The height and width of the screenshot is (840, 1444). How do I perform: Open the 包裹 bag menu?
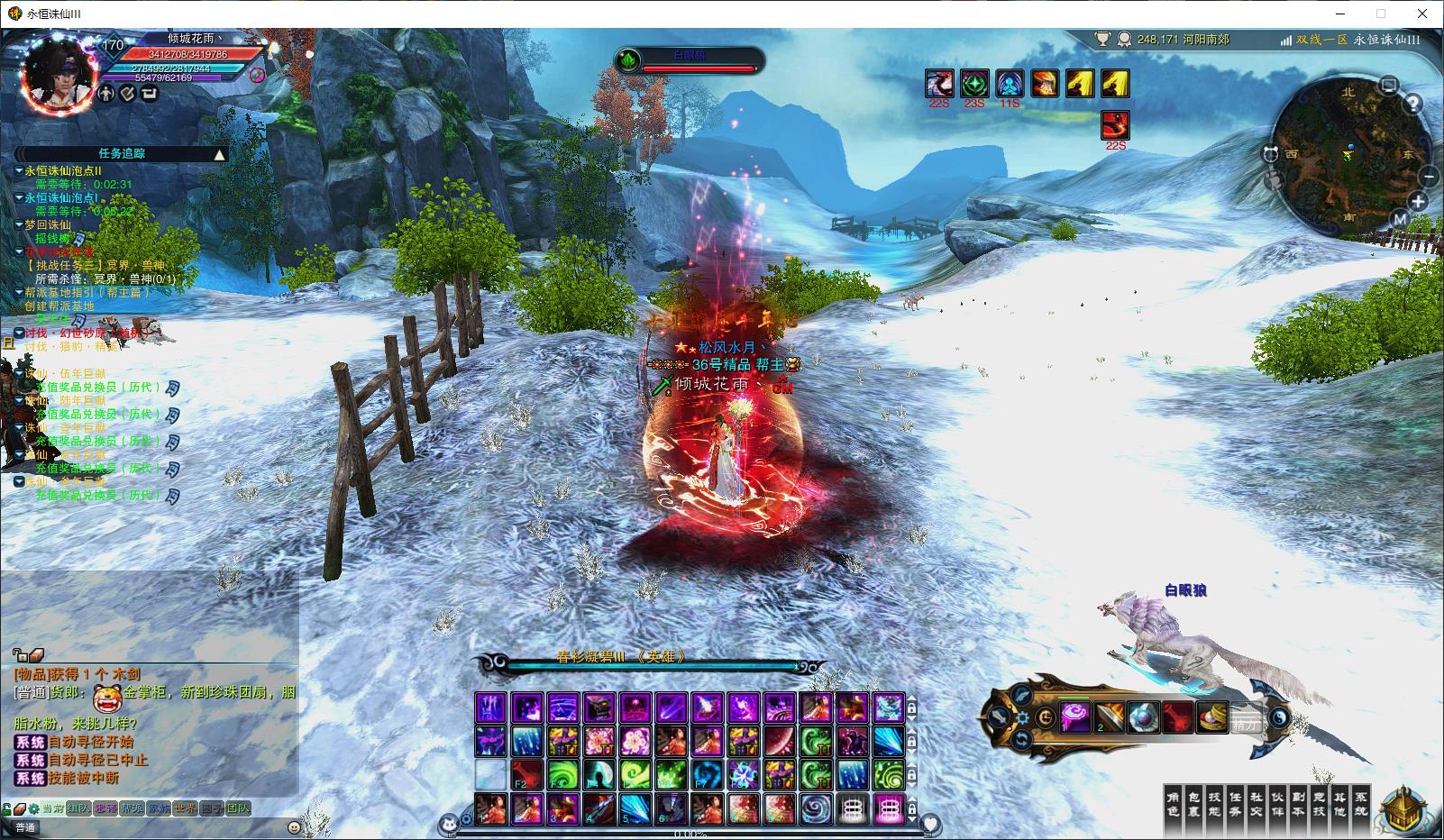coord(1194,804)
